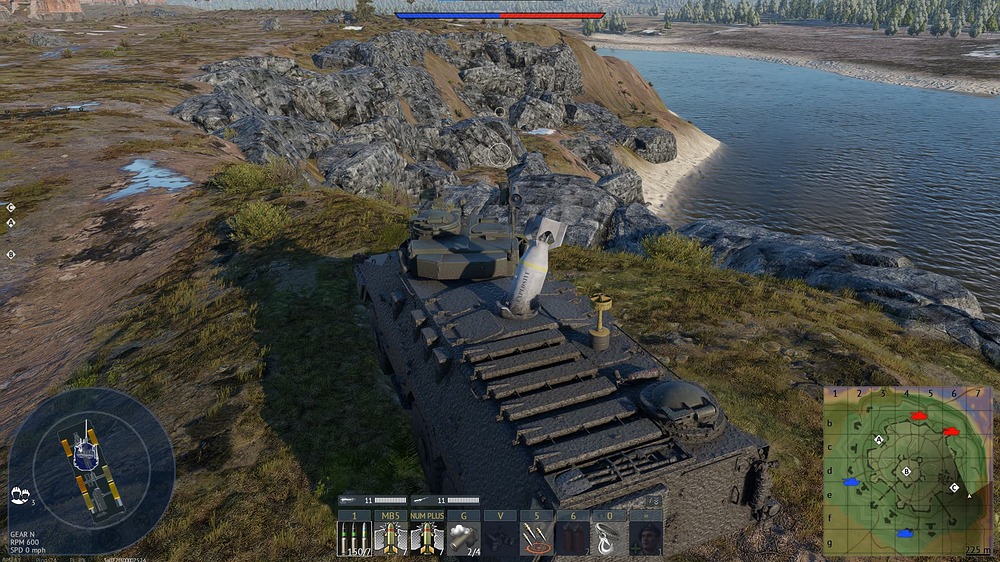Deploy the smoke grenade launcher
The image size is (1000, 562).
(x=463, y=537)
